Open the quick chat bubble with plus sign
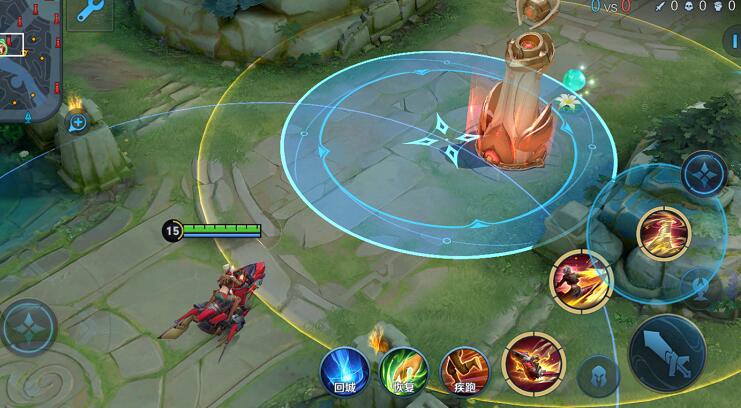 [78, 122]
